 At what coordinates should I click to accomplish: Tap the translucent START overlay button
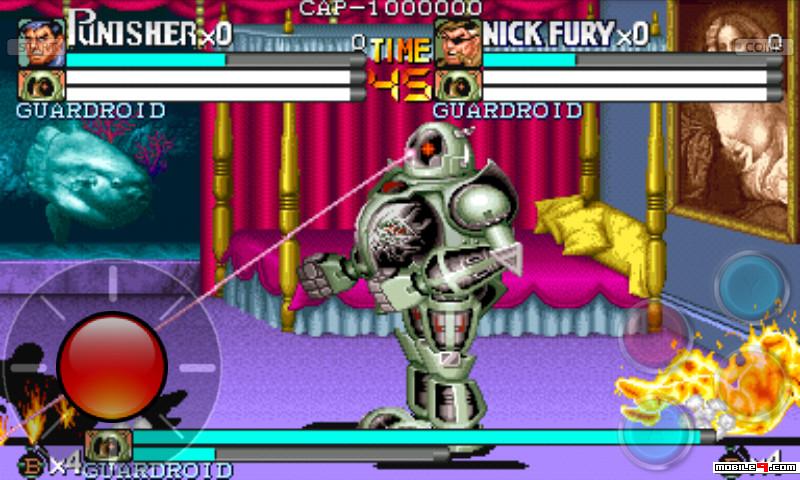tap(28, 46)
